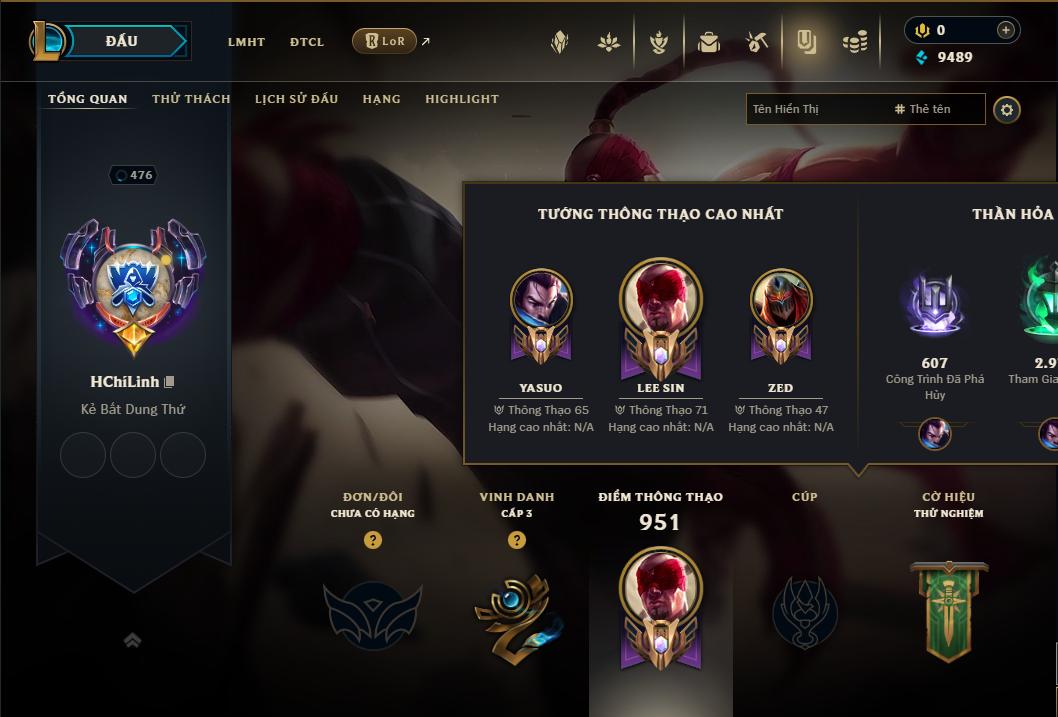
Task: Click the ĐẤU play button
Action: (x=121, y=41)
